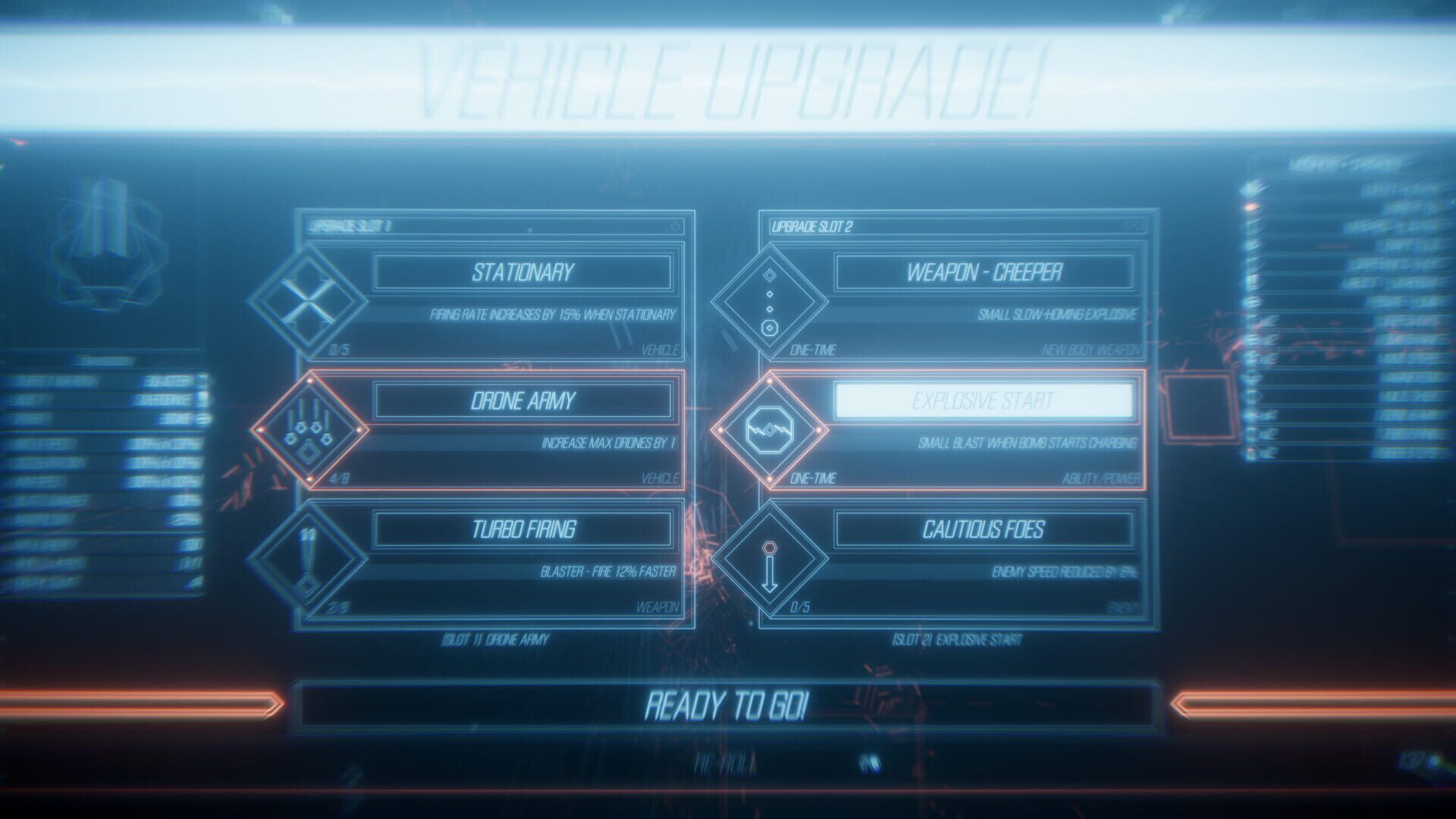Select the Cautious Foes upgrade option
Image resolution: width=1456 pixels, height=819 pixels.
[986, 531]
